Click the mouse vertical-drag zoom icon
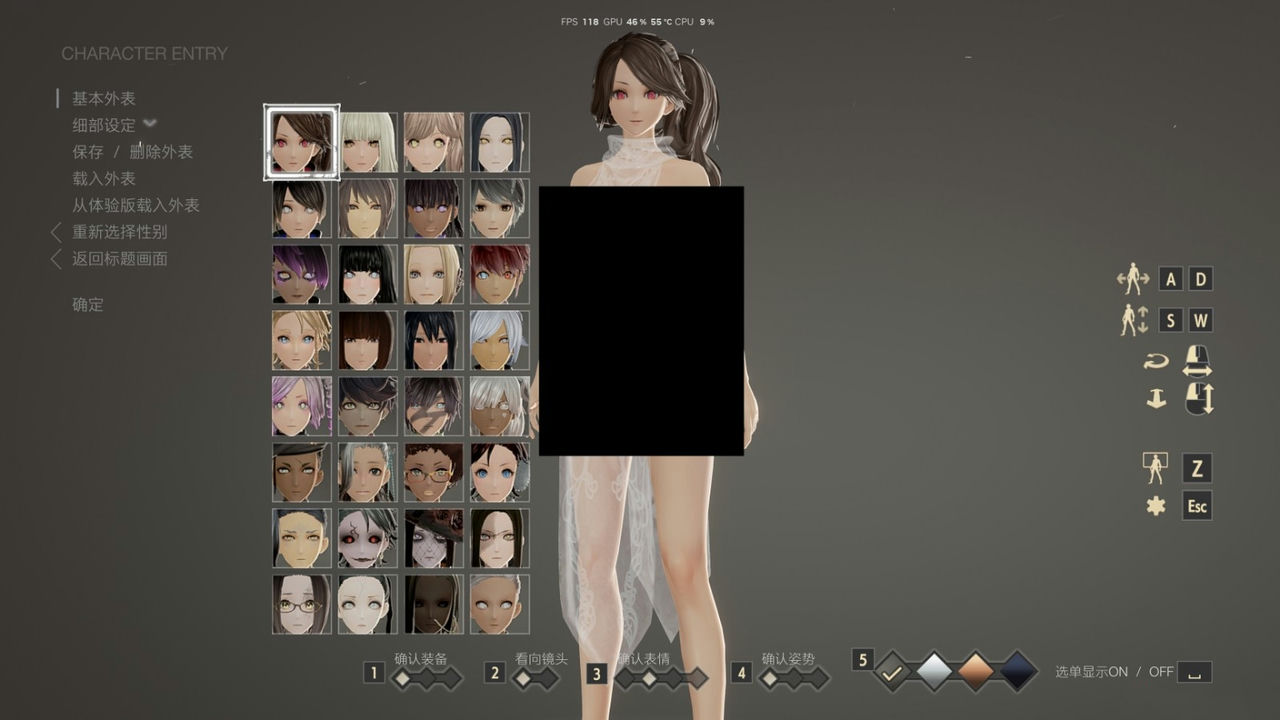The image size is (1280, 720). [x=1197, y=400]
